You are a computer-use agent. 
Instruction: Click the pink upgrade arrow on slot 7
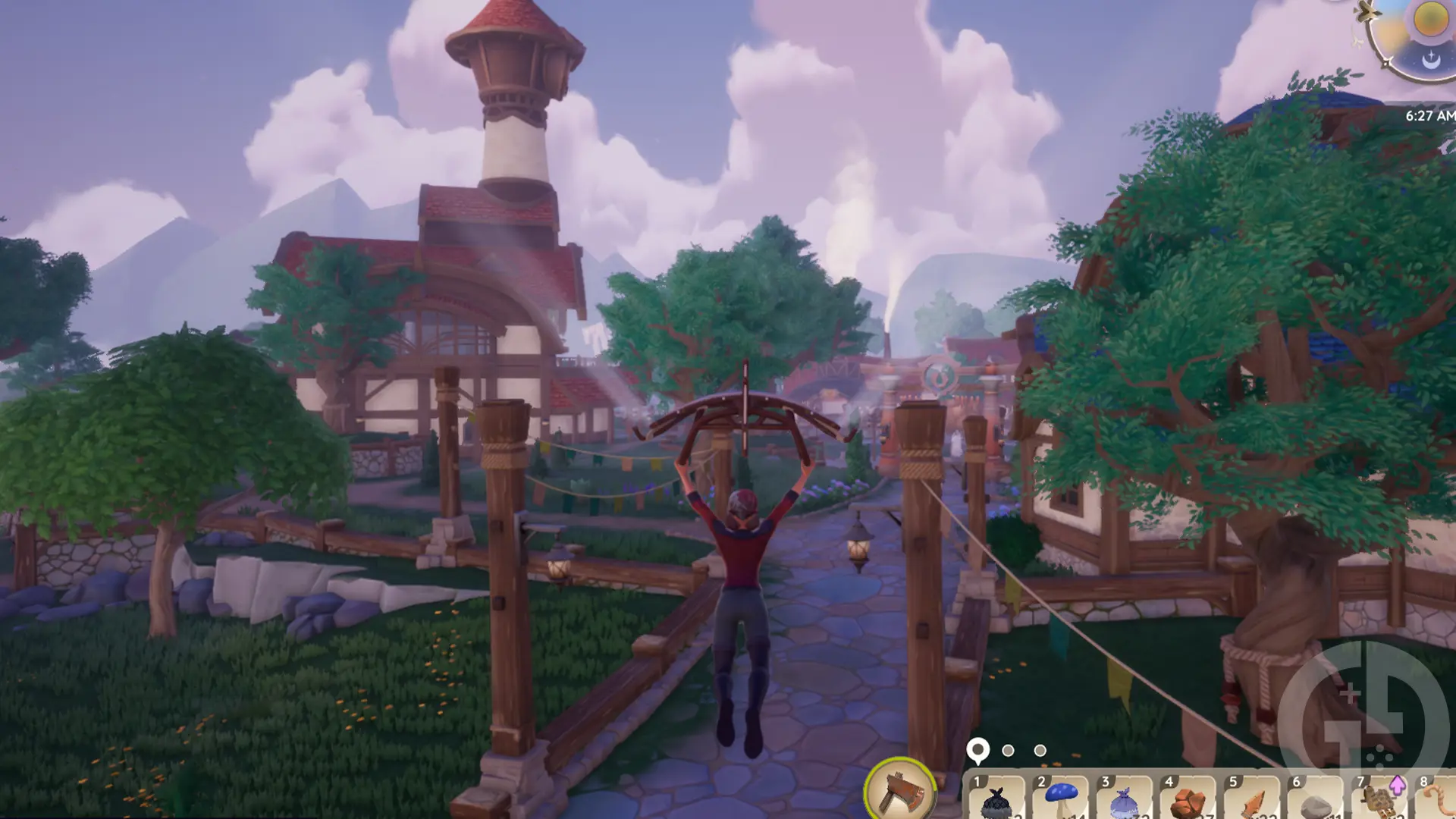[1396, 786]
